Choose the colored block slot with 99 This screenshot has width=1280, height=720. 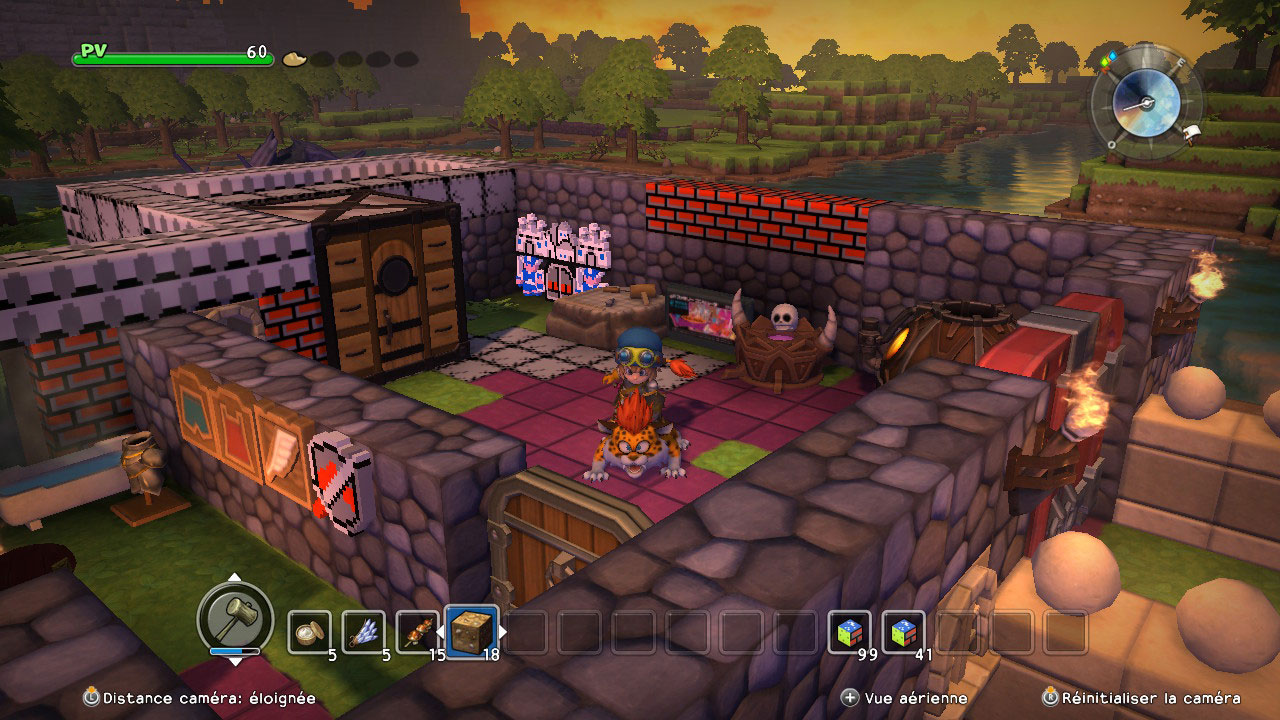tap(849, 631)
